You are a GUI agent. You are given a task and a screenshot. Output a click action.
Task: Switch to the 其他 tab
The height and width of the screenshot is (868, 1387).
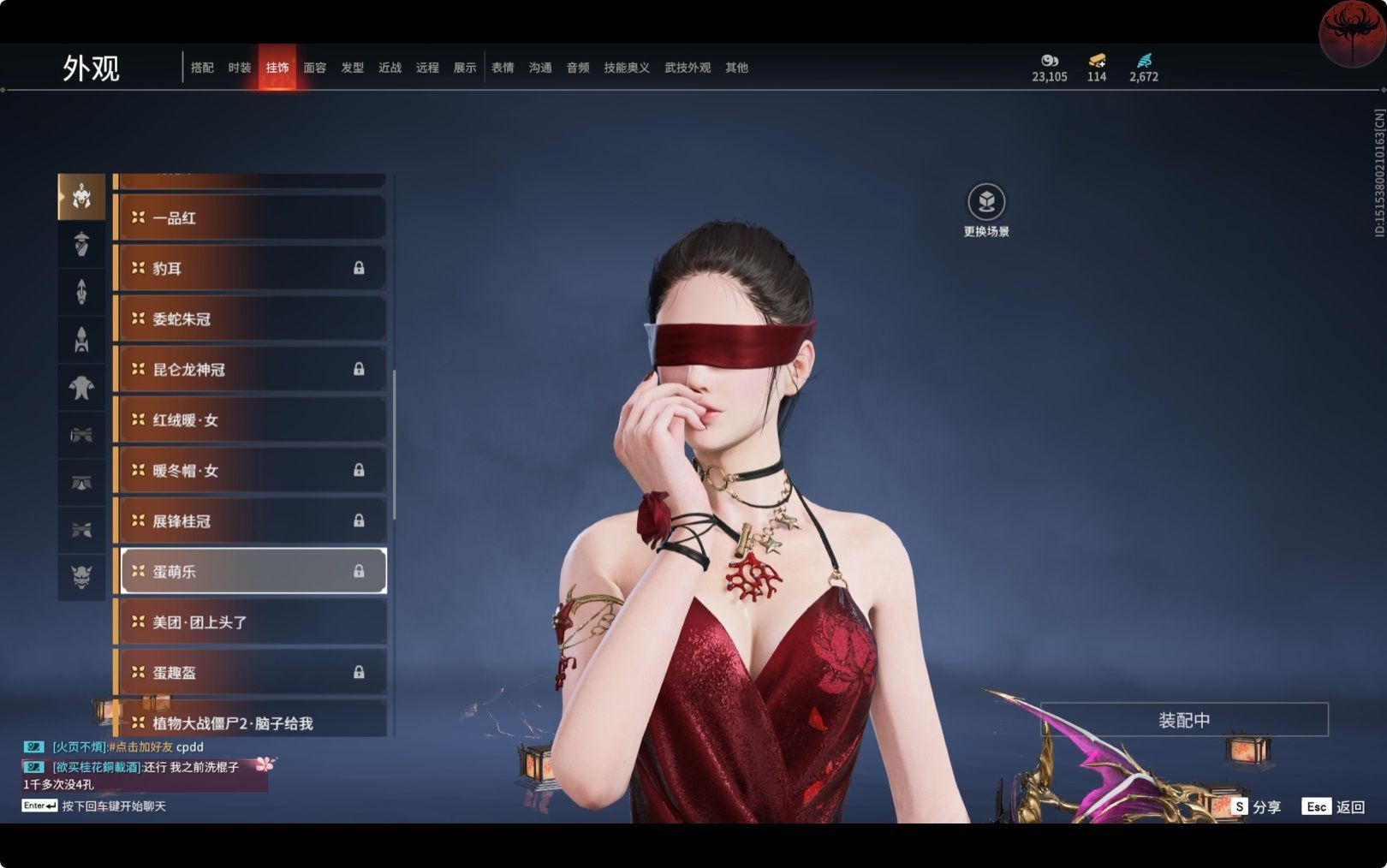coord(736,68)
